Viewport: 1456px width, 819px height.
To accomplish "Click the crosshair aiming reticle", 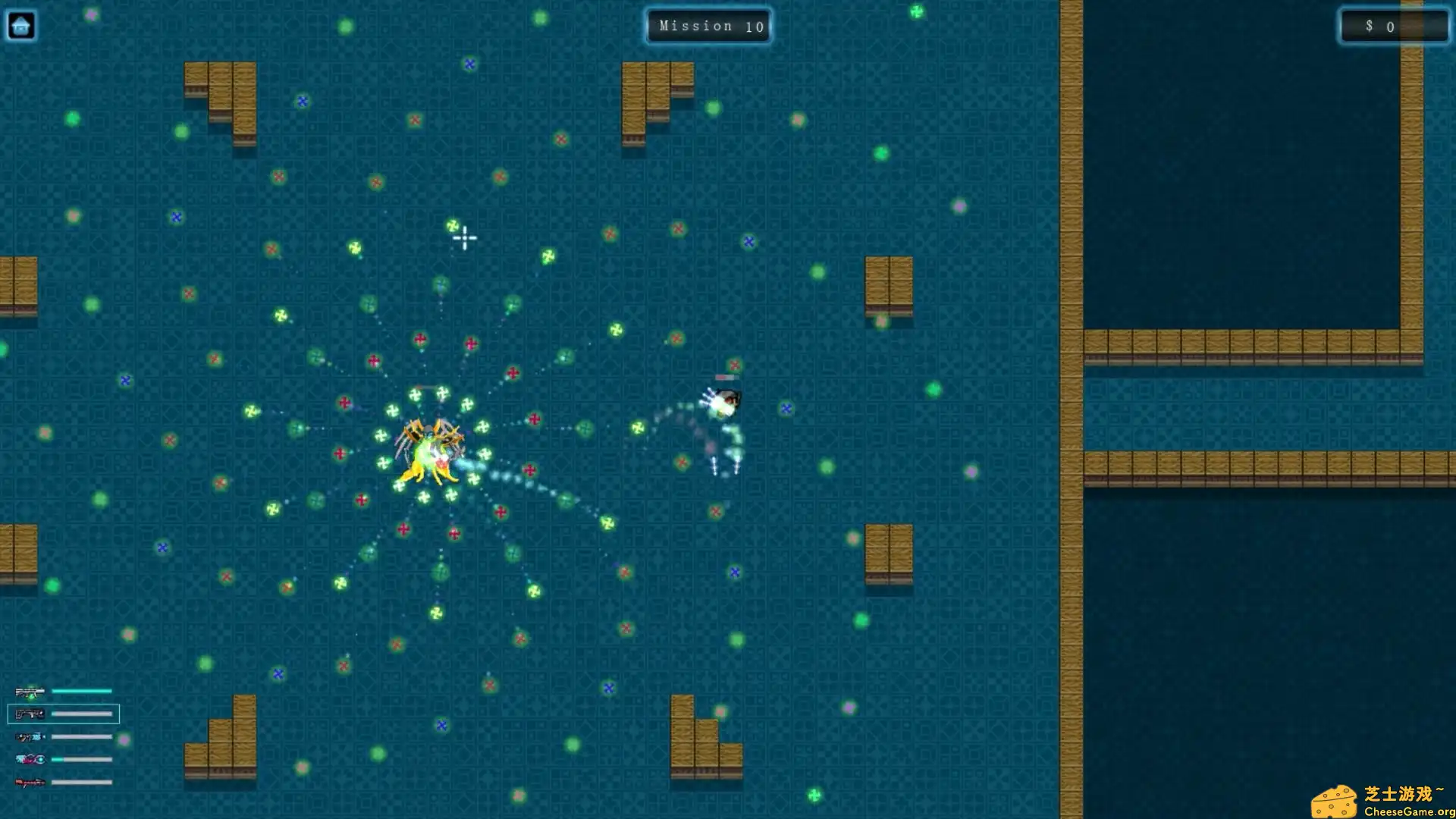I will point(463,238).
